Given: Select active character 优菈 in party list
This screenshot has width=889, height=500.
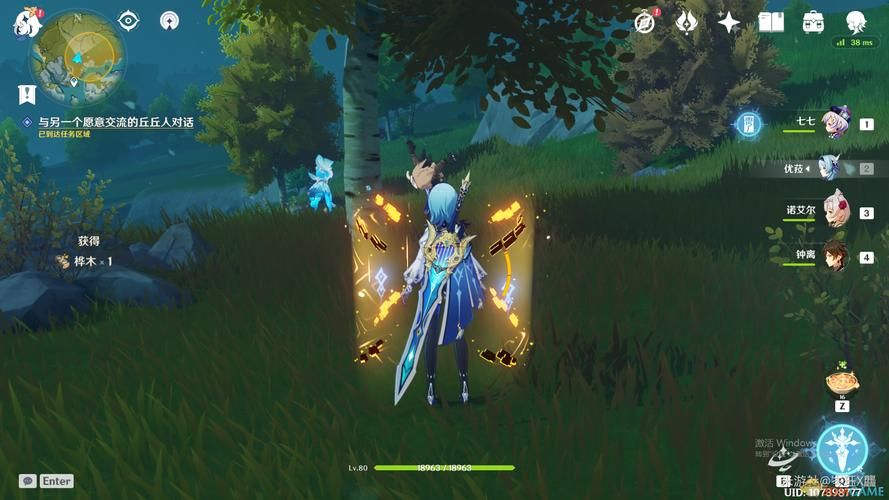Looking at the screenshot, I should (x=830, y=168).
